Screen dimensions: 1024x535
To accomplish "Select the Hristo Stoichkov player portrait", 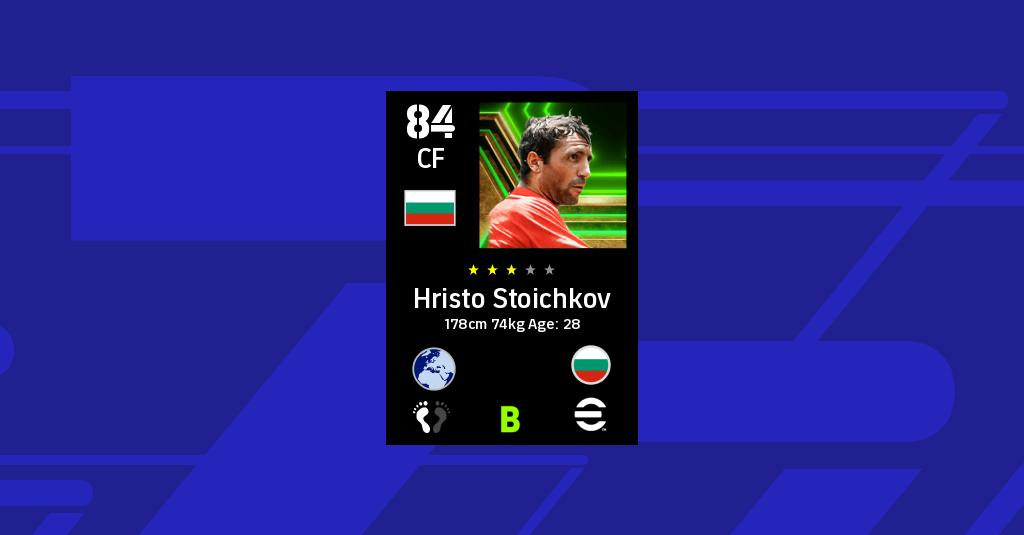I will pos(553,175).
